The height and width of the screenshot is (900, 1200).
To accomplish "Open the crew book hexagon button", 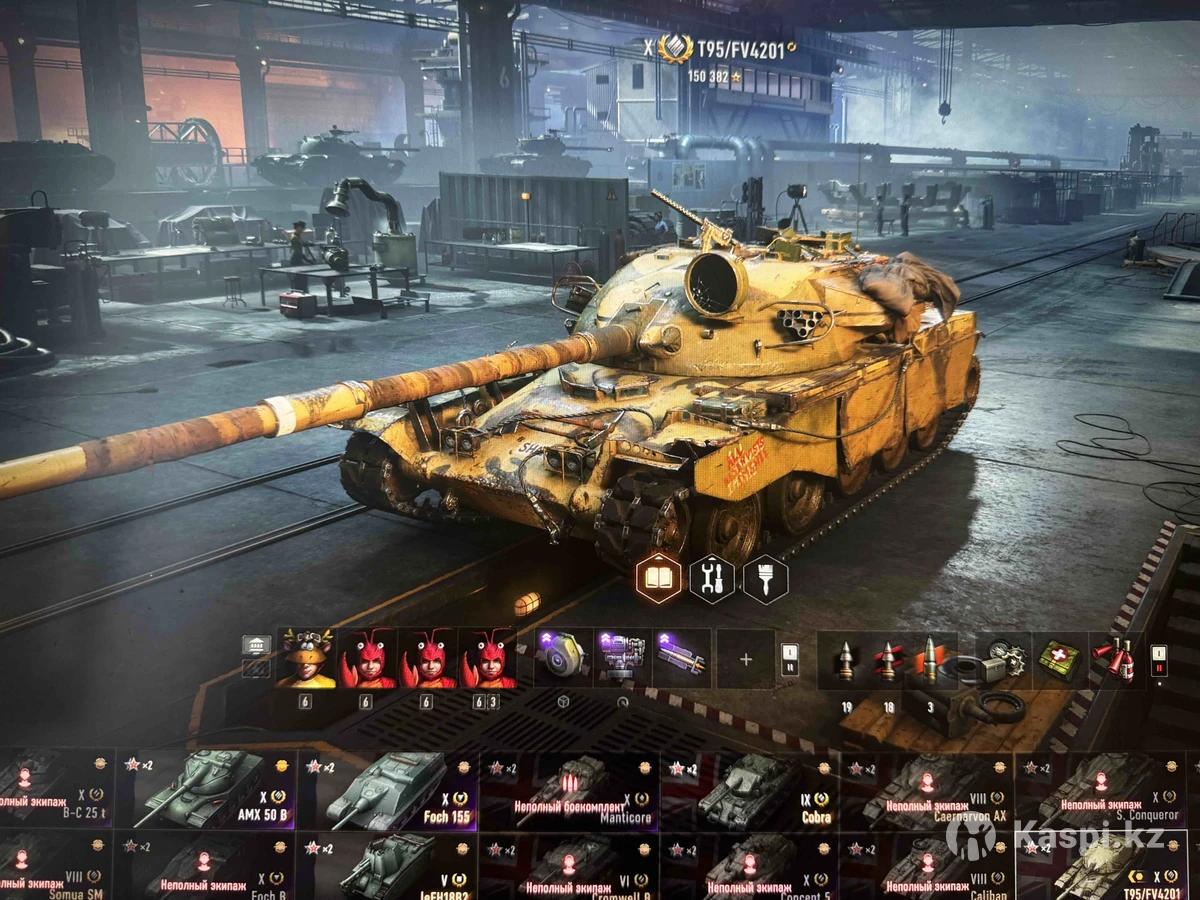I will pos(660,578).
